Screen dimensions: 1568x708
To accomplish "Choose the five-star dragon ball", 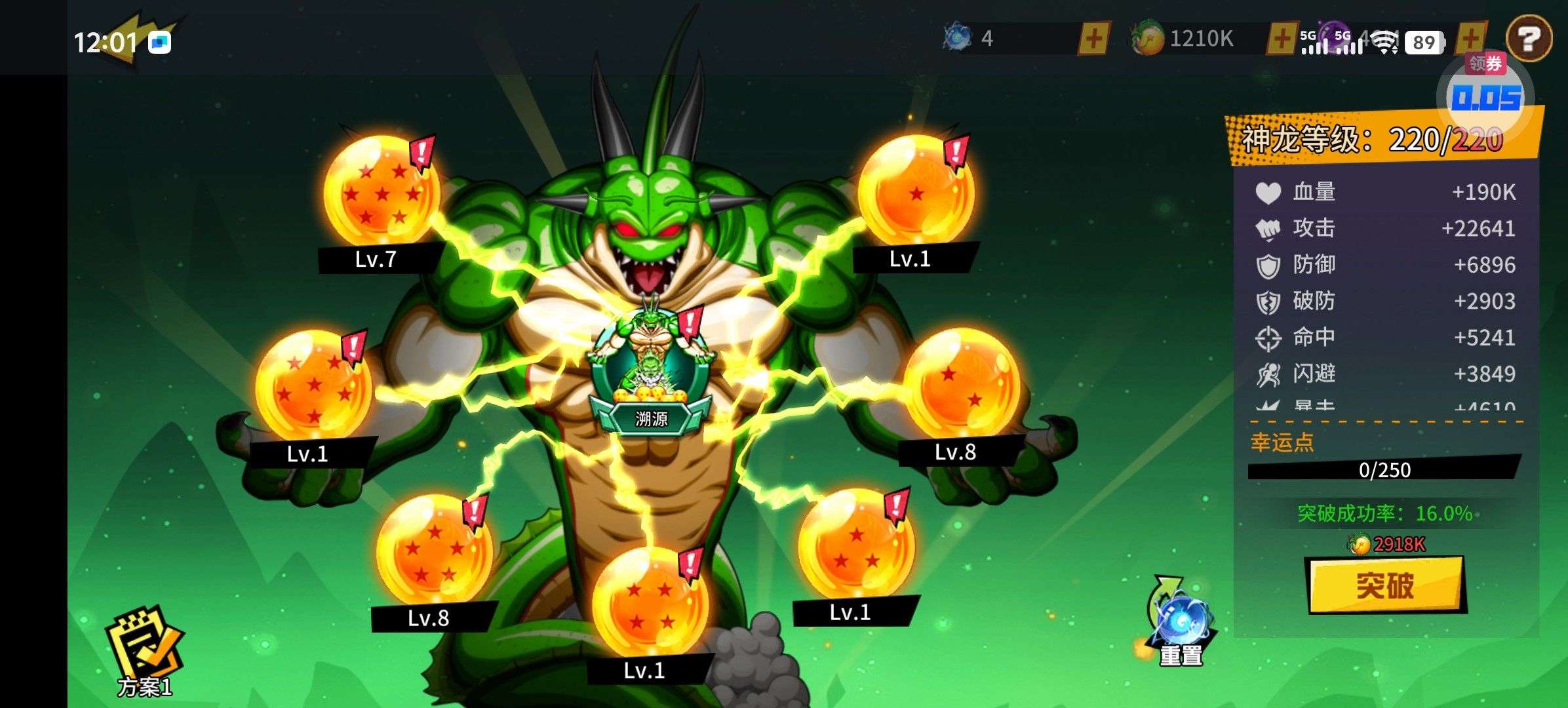I will click(x=435, y=552).
